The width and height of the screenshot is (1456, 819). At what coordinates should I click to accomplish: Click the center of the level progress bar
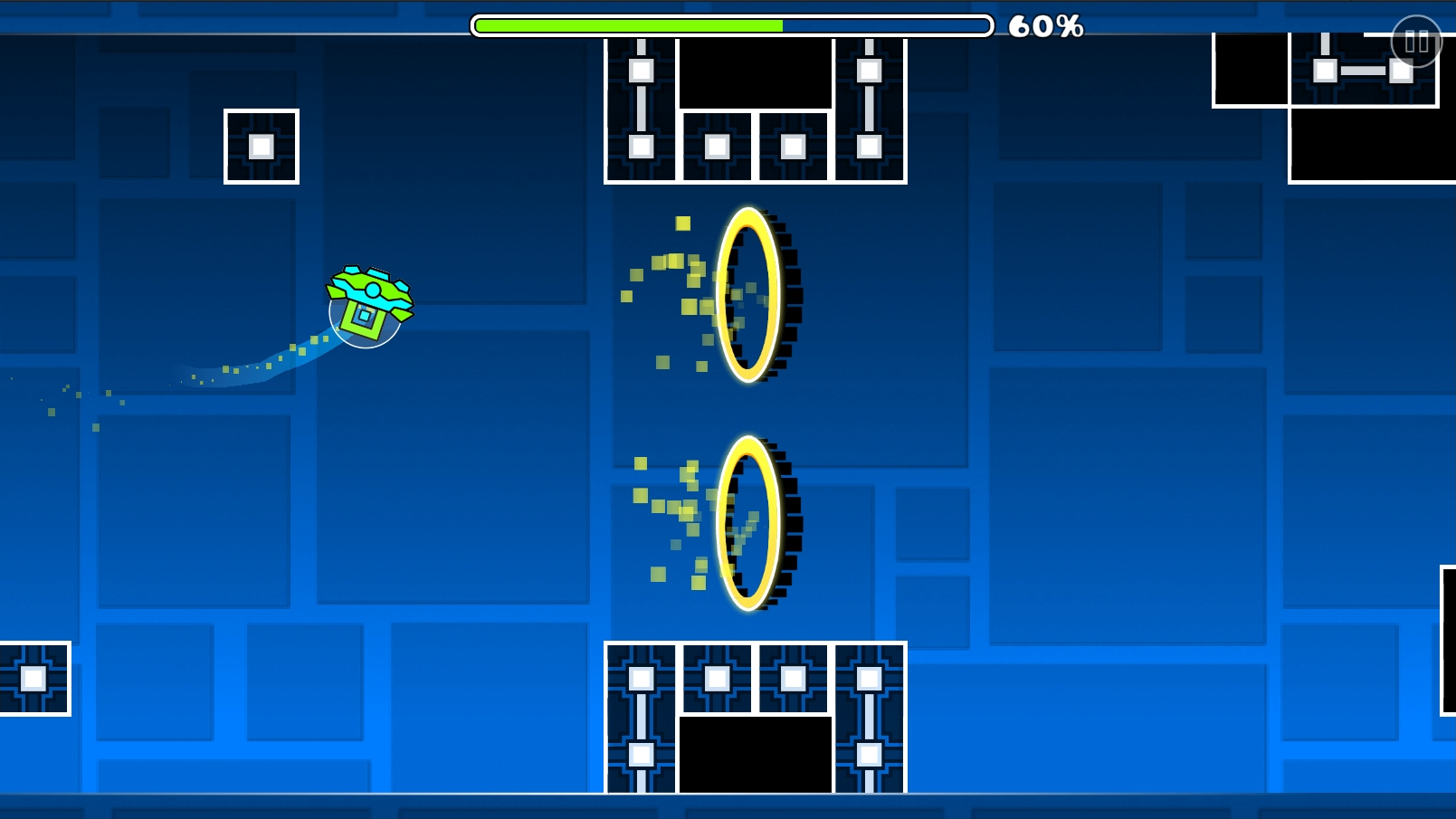click(x=729, y=25)
